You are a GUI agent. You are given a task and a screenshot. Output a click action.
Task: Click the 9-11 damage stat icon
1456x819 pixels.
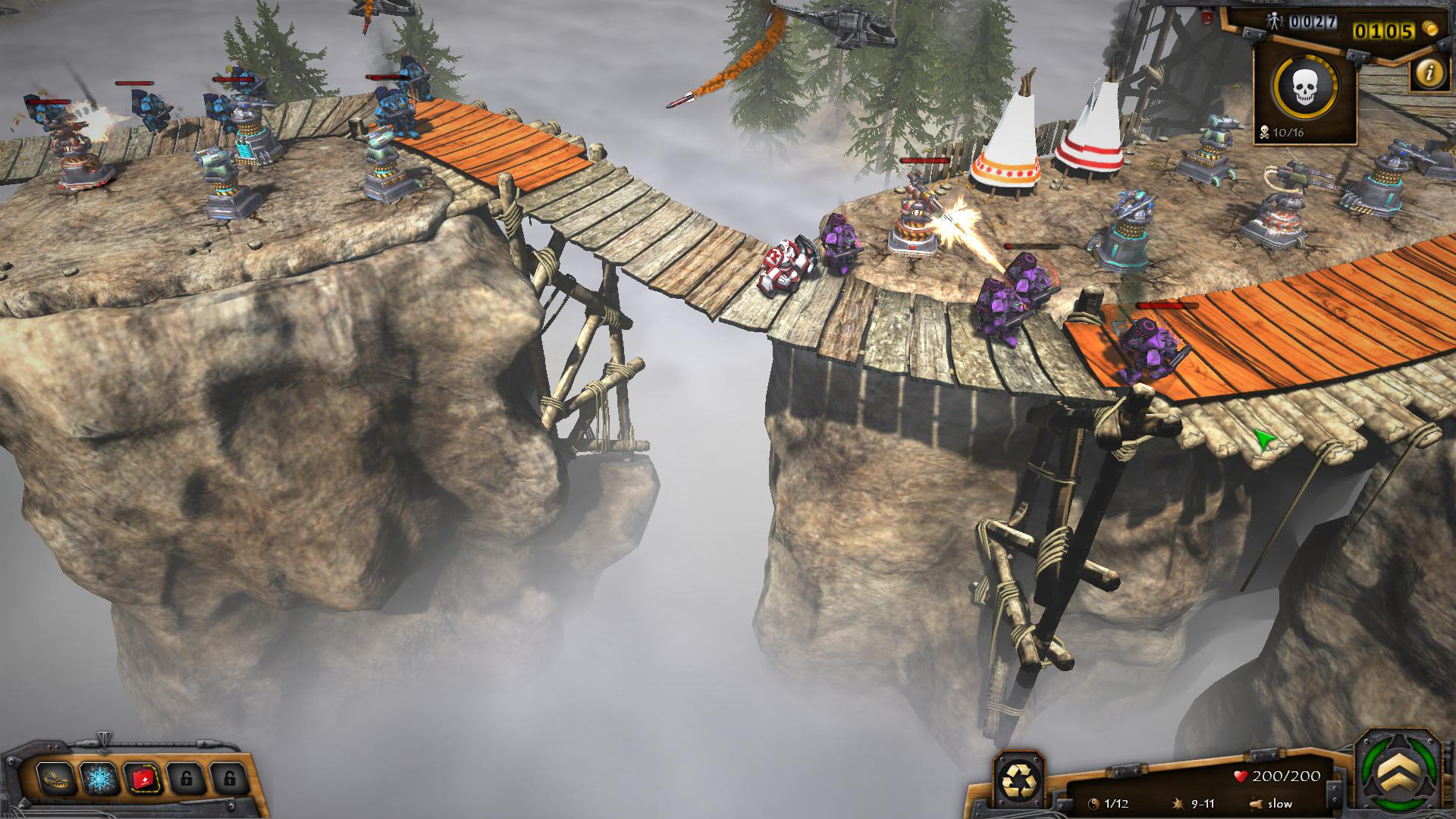tap(1178, 804)
